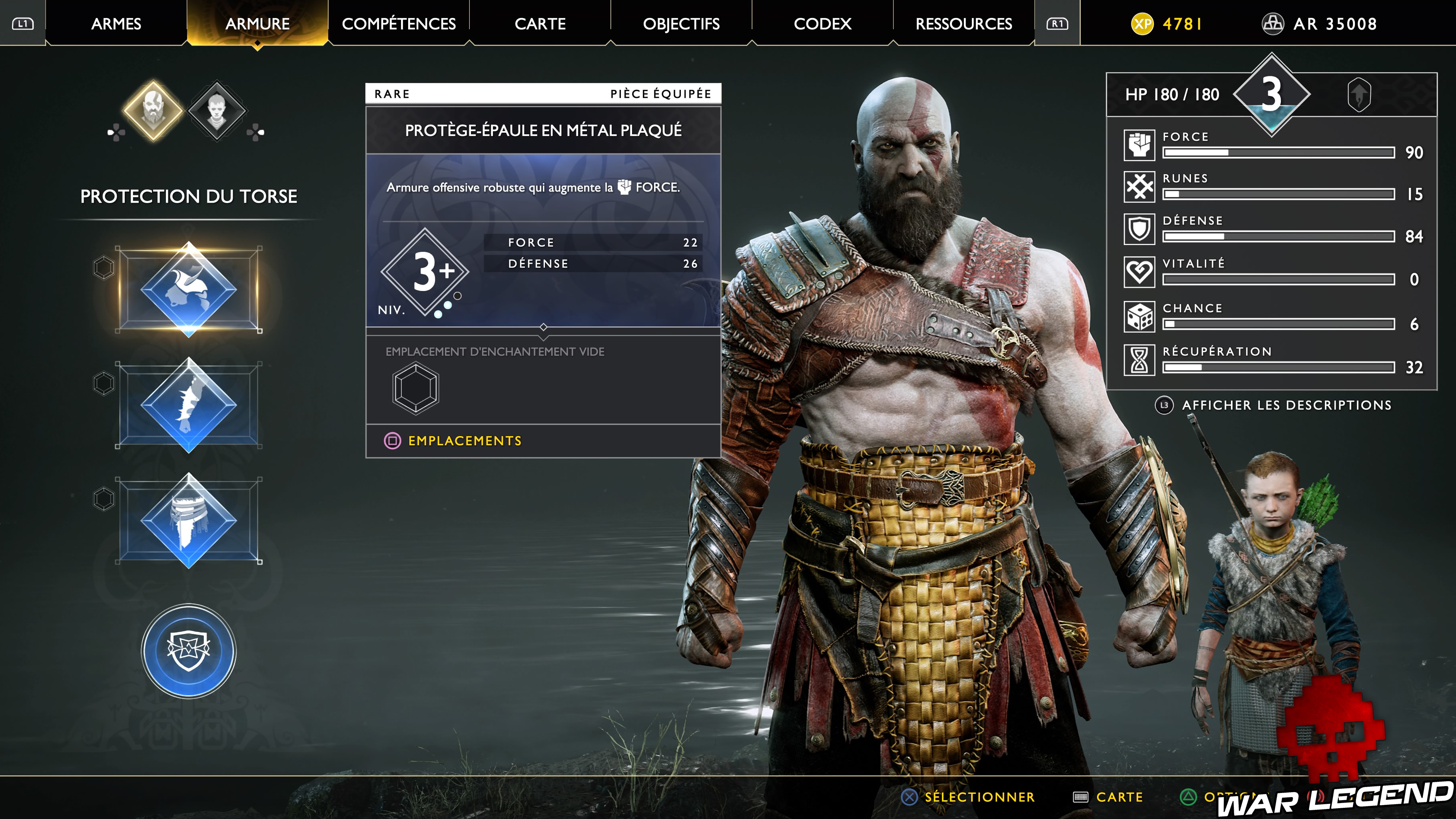Click EMPLACEMENTS to manage slots
The height and width of the screenshot is (819, 1456).
click(x=465, y=440)
